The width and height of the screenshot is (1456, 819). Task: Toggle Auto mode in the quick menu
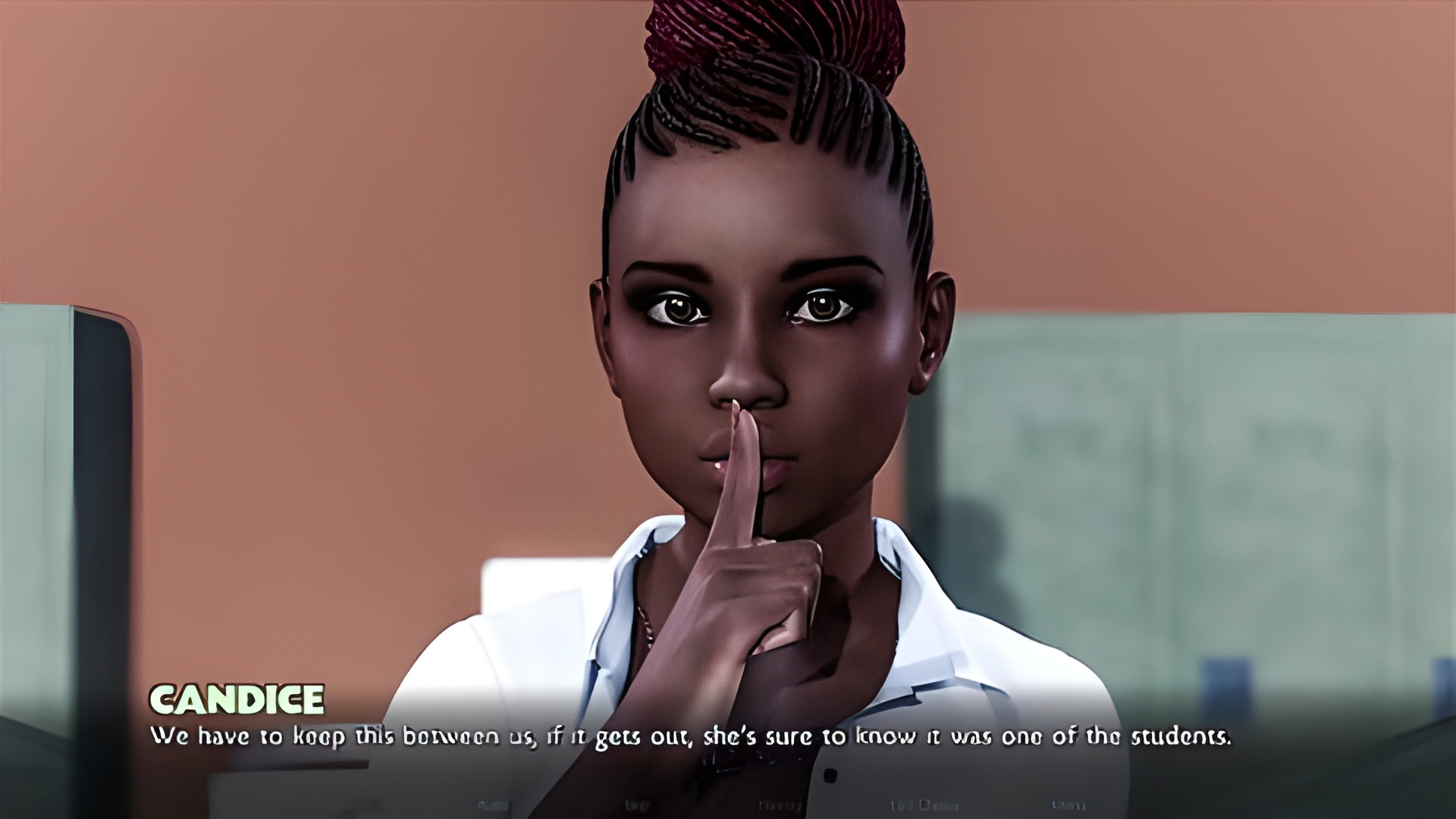tap(494, 805)
